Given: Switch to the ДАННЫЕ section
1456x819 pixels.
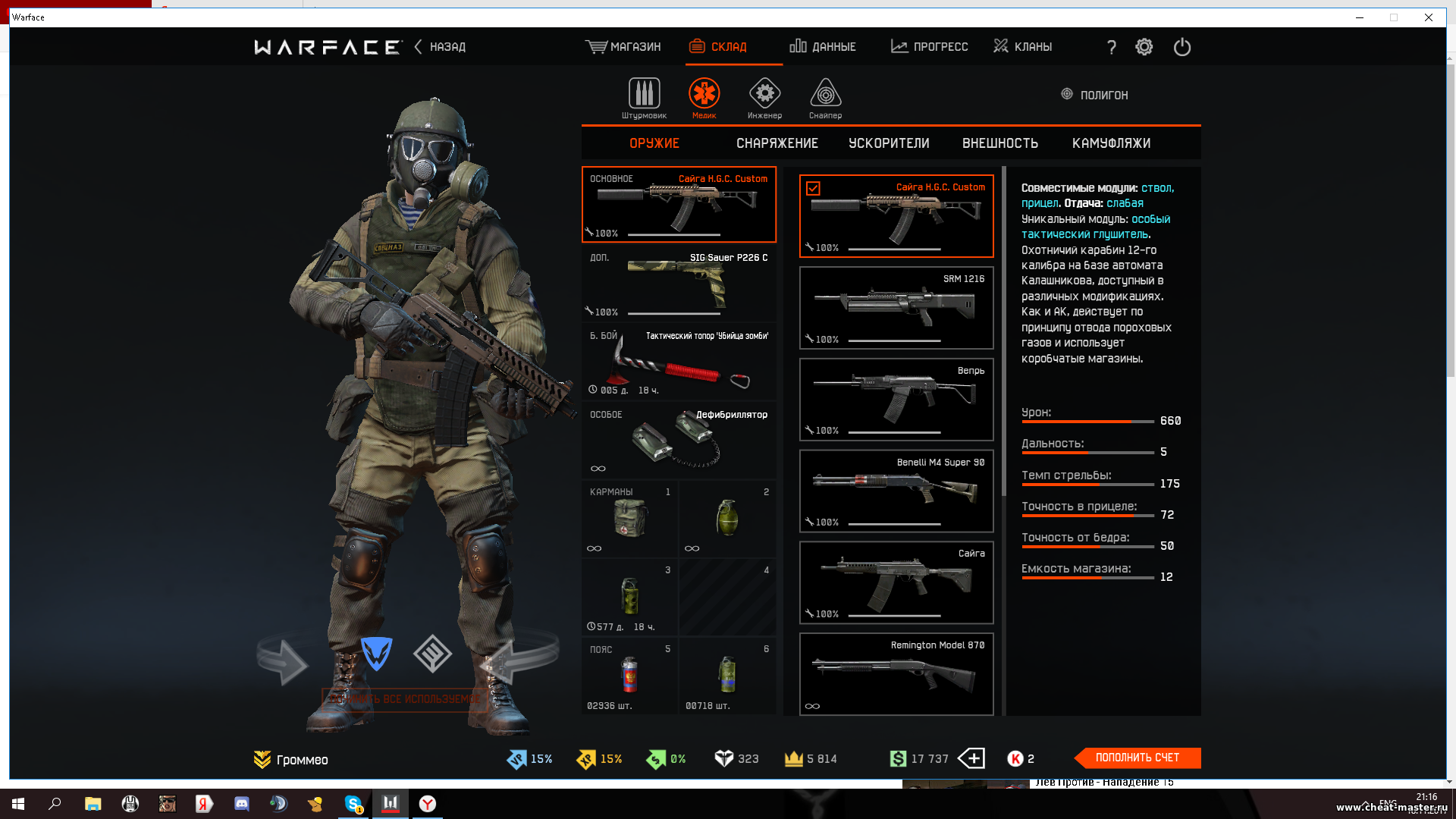Looking at the screenshot, I should pyautogui.click(x=823, y=47).
